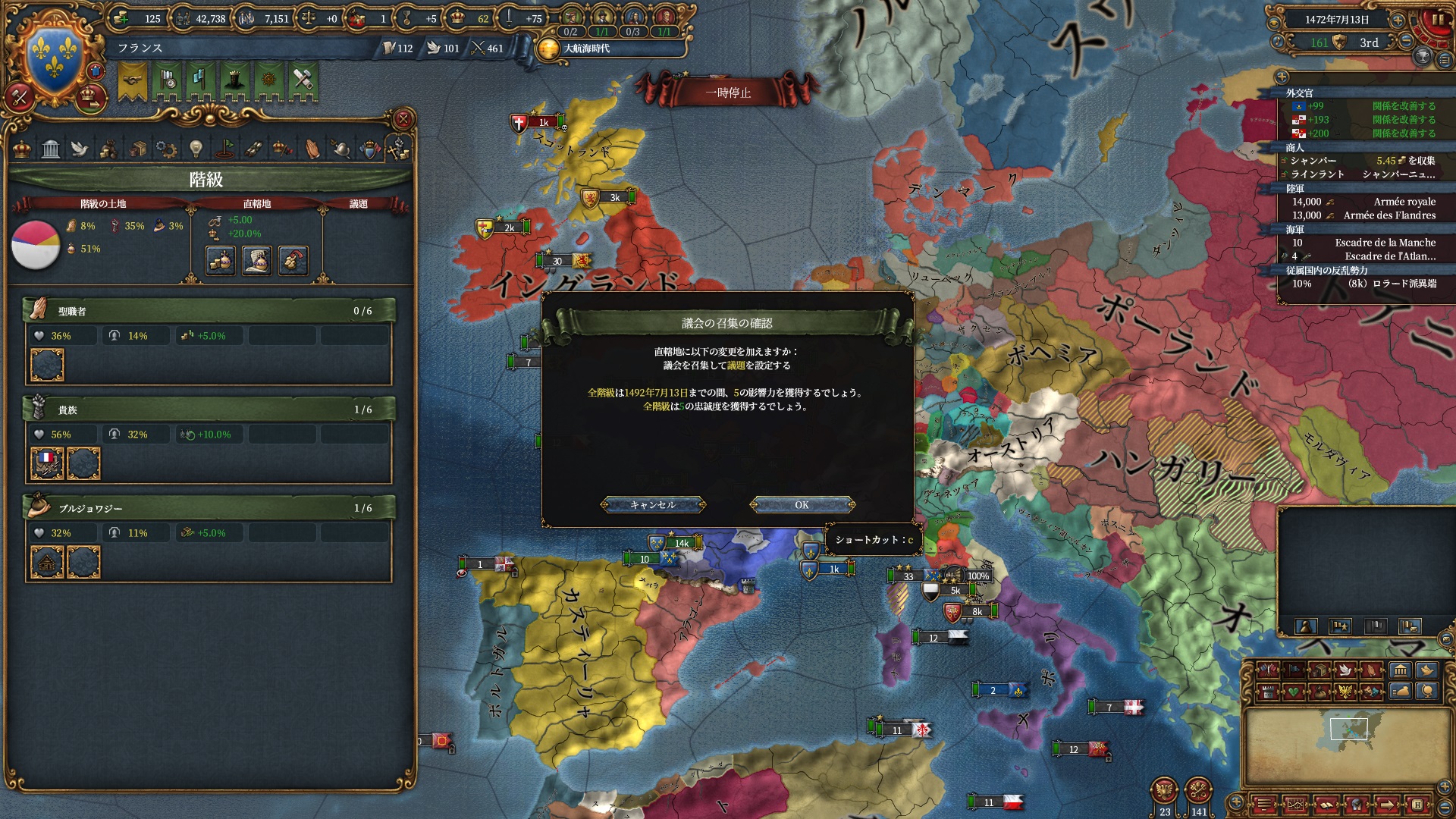This screenshot has height=819, width=1456.
Task: Select the bourgeoisie estate header row
Action: point(209,508)
